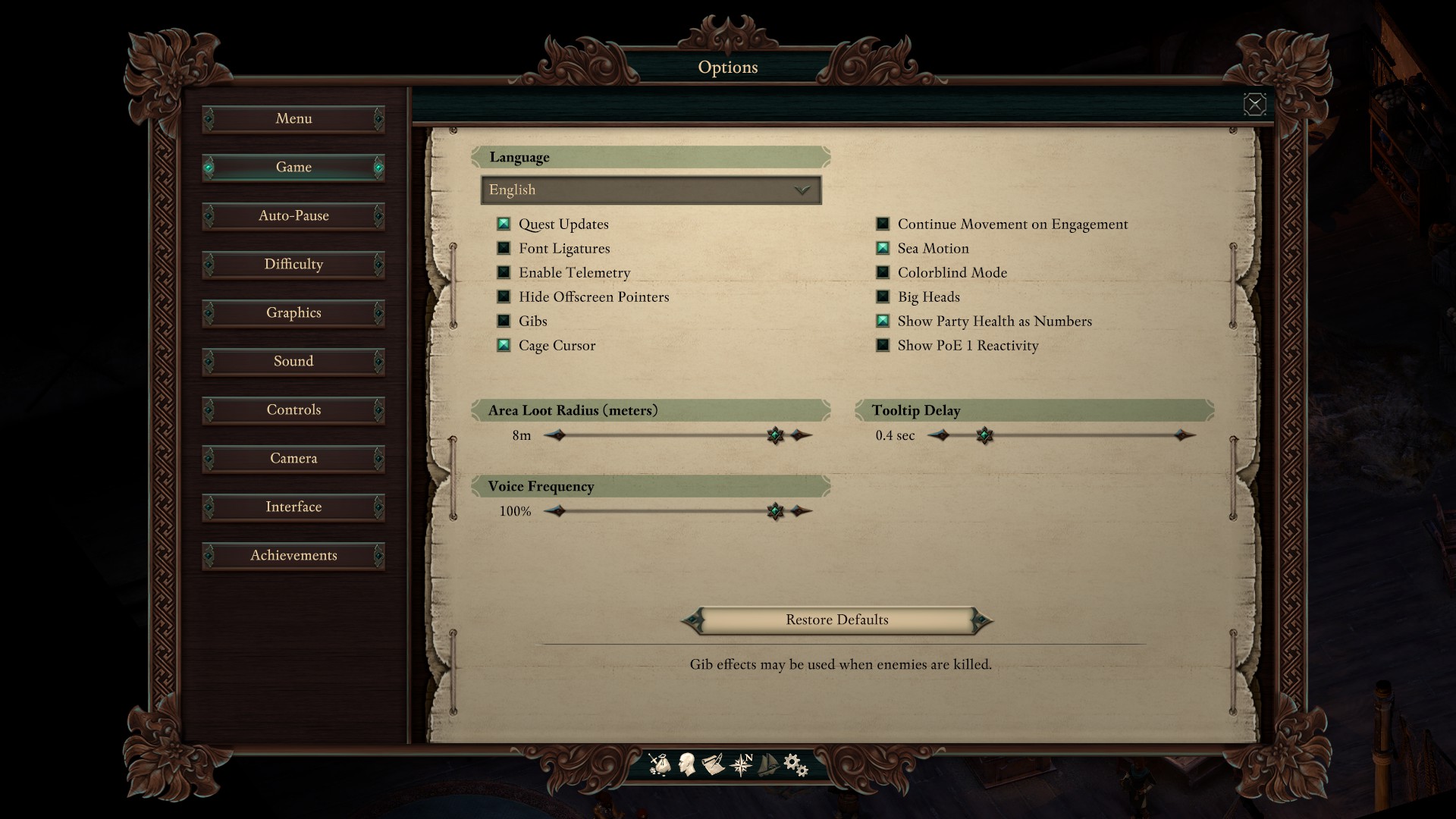This screenshot has width=1456, height=819.
Task: Click the Tooltip Delay slider handle
Action: 984,435
